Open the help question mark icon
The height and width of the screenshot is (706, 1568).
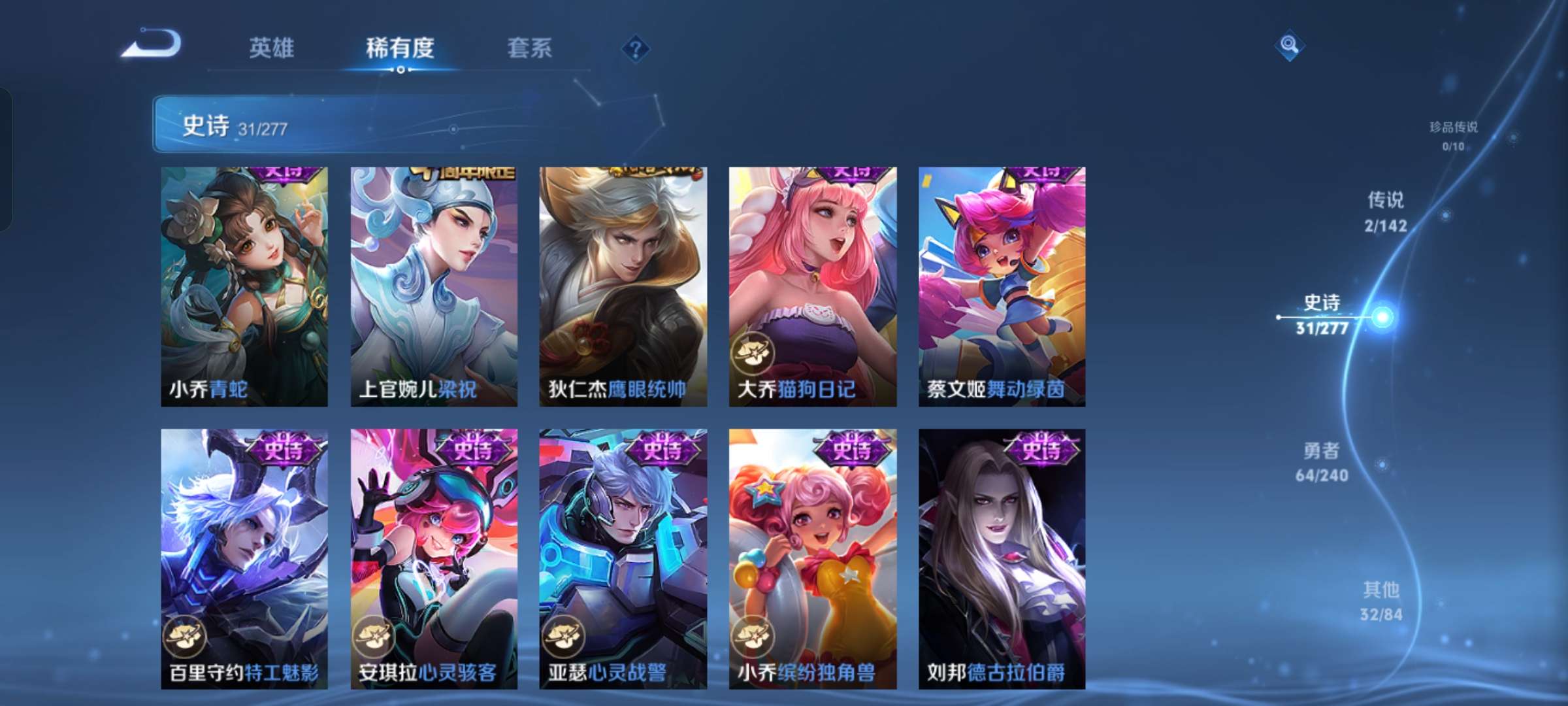click(636, 48)
